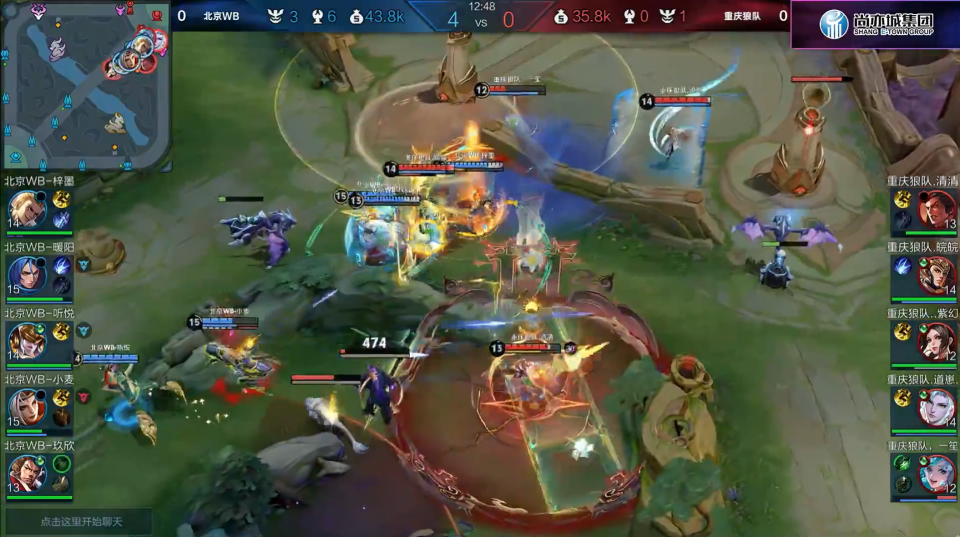Select player 北京WB-梓墨's hero portrait
Screen dimensions: 960x537
pos(26,210)
